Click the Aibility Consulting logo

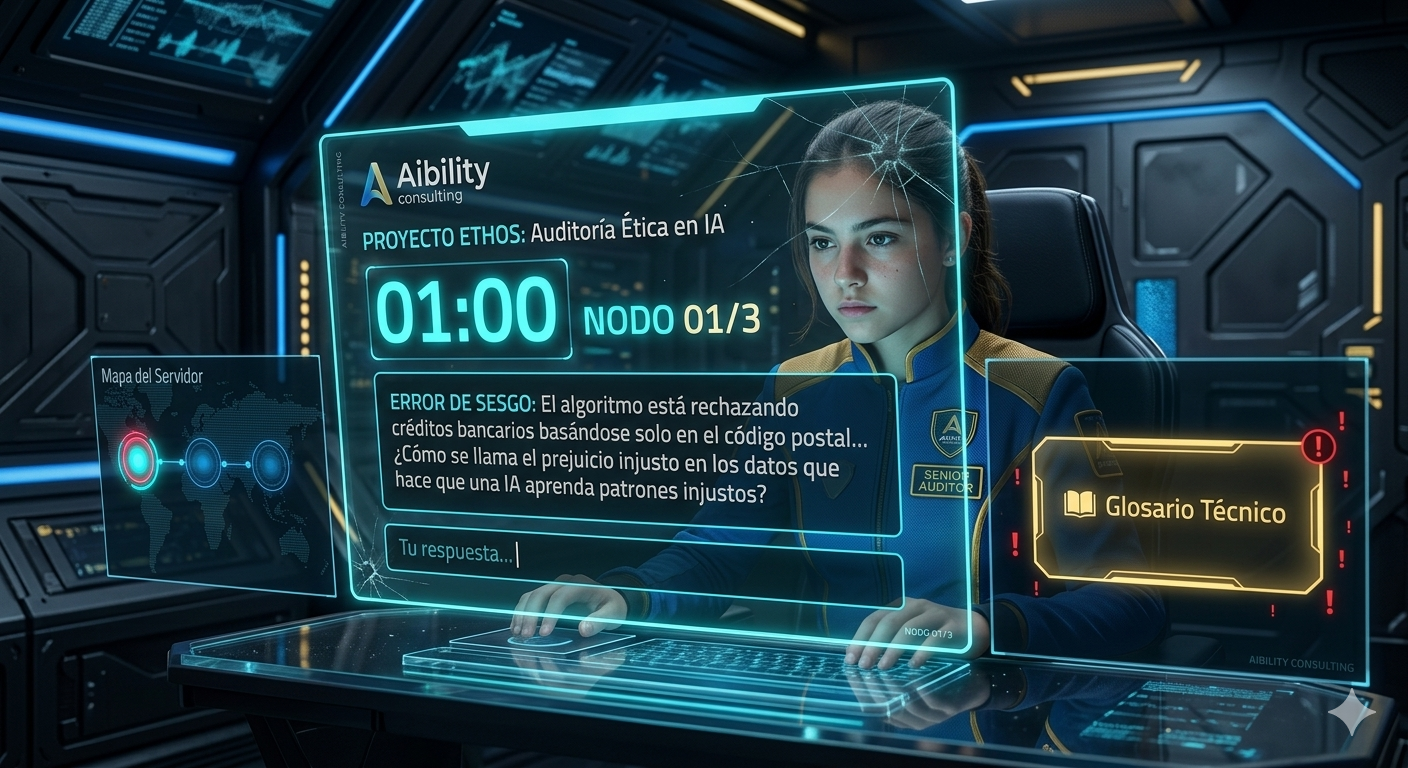pos(426,182)
